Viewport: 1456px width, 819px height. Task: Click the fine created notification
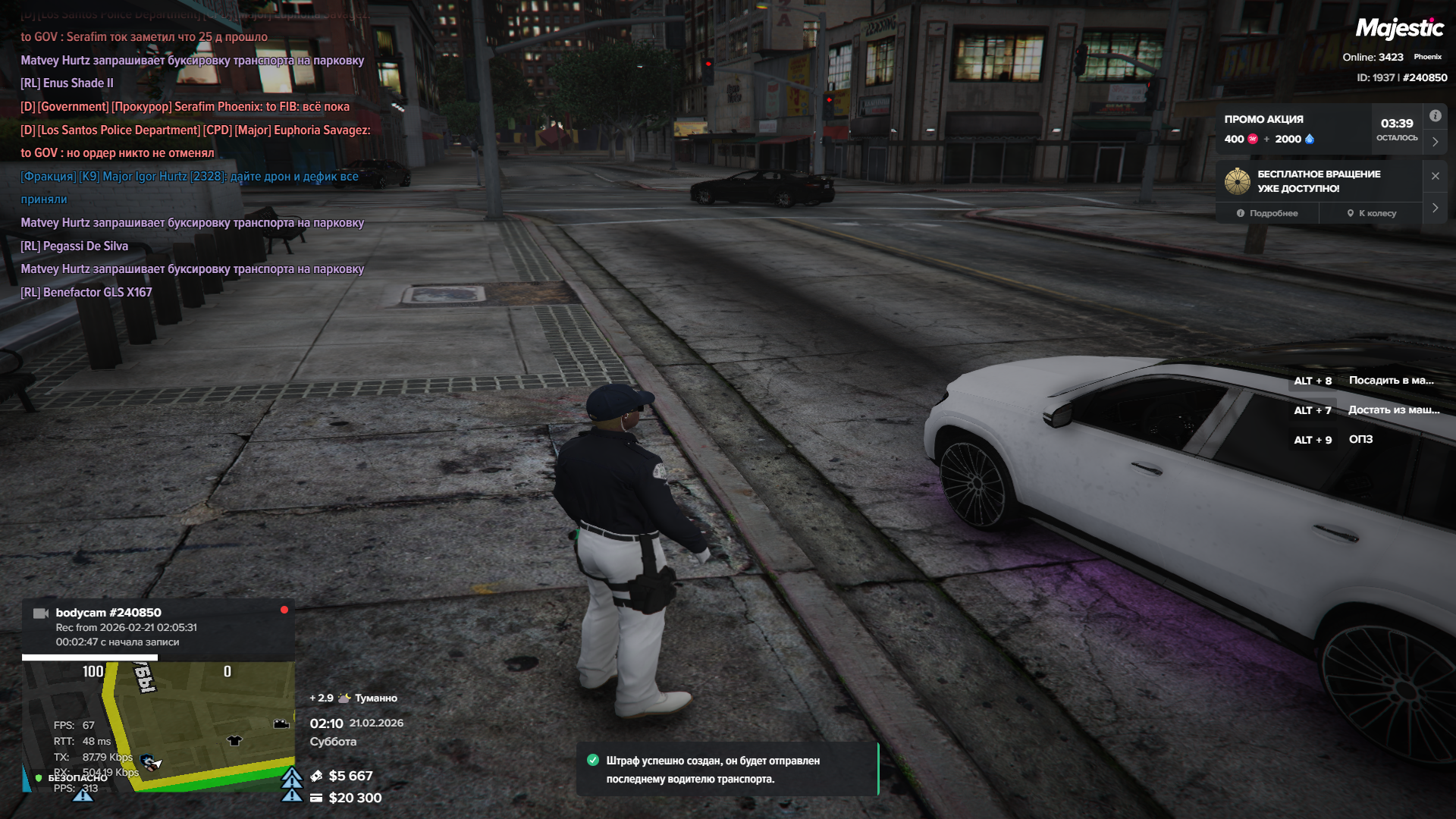pyautogui.click(x=726, y=769)
